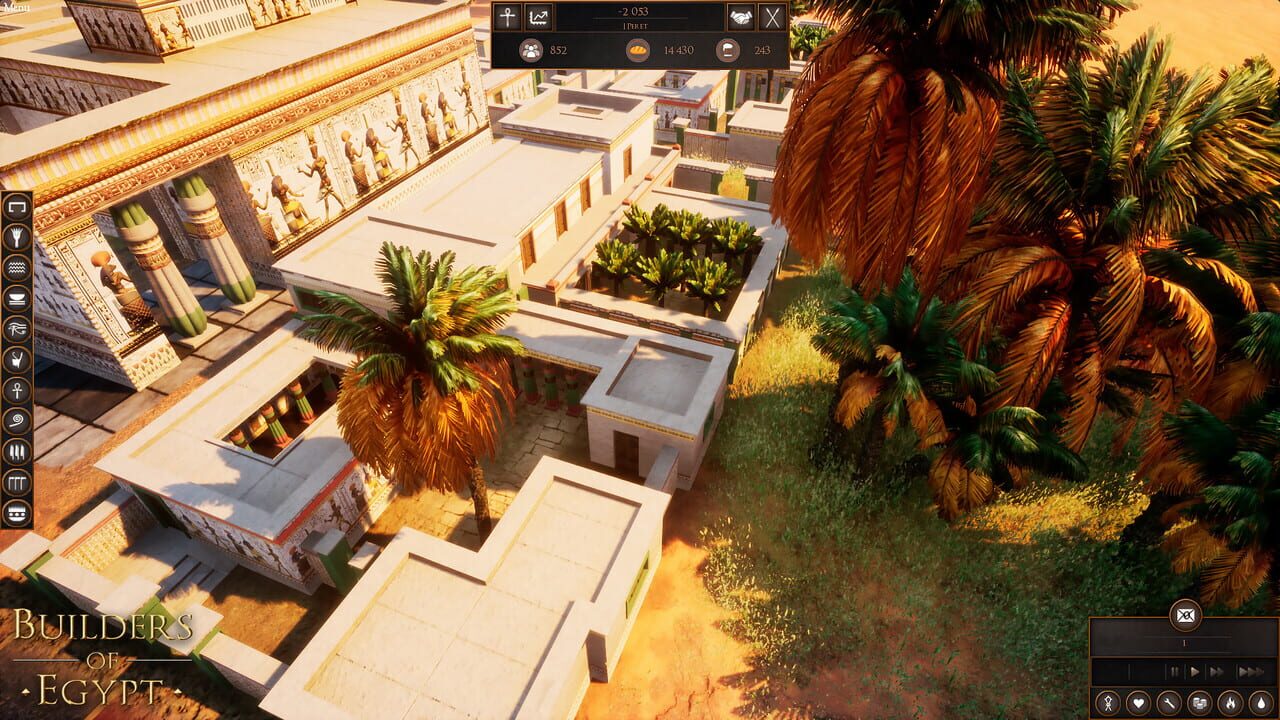
Task: Select the ankh building category in sidebar
Action: click(15, 388)
